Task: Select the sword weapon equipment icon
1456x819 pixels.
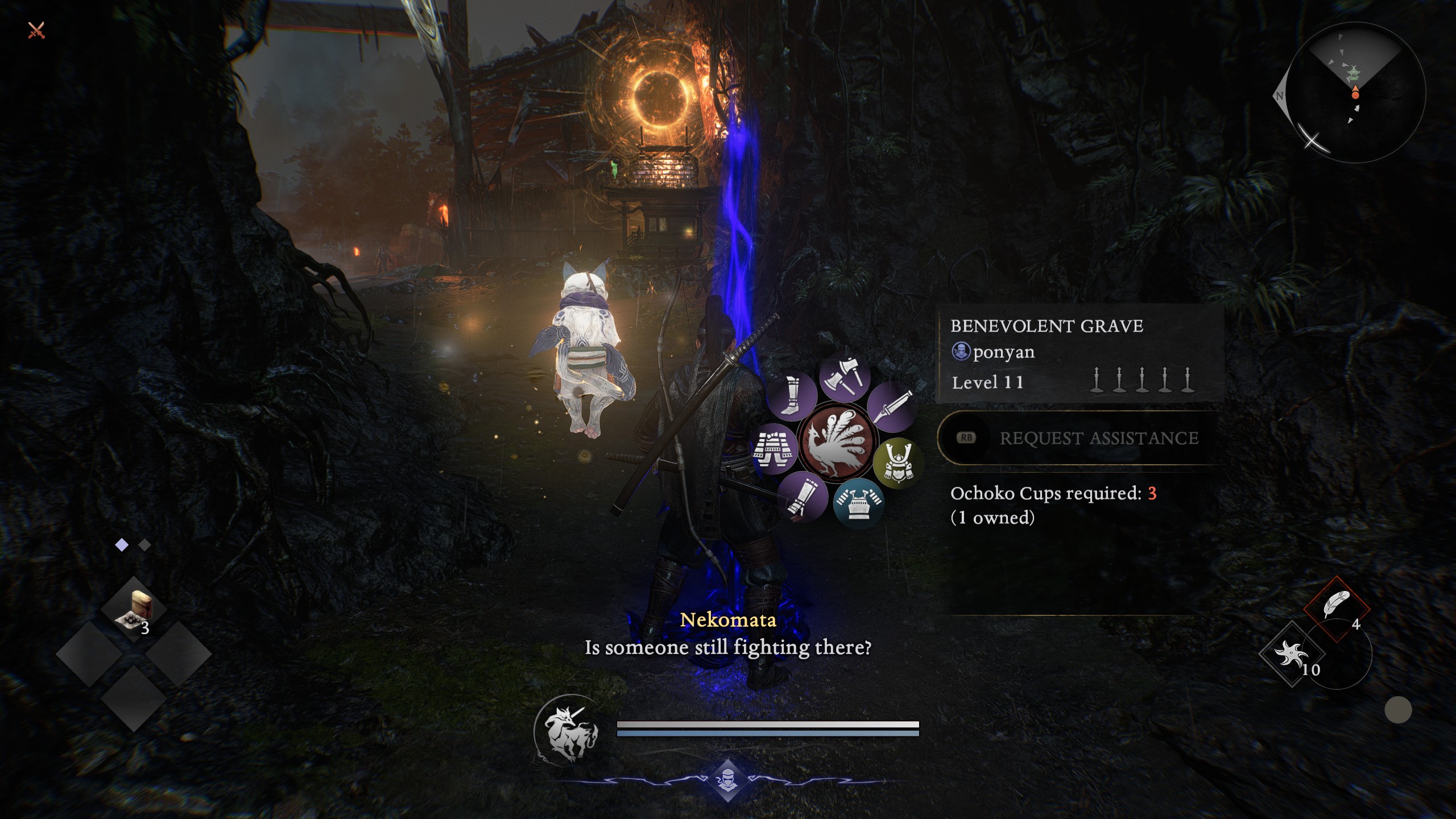Action: (891, 406)
